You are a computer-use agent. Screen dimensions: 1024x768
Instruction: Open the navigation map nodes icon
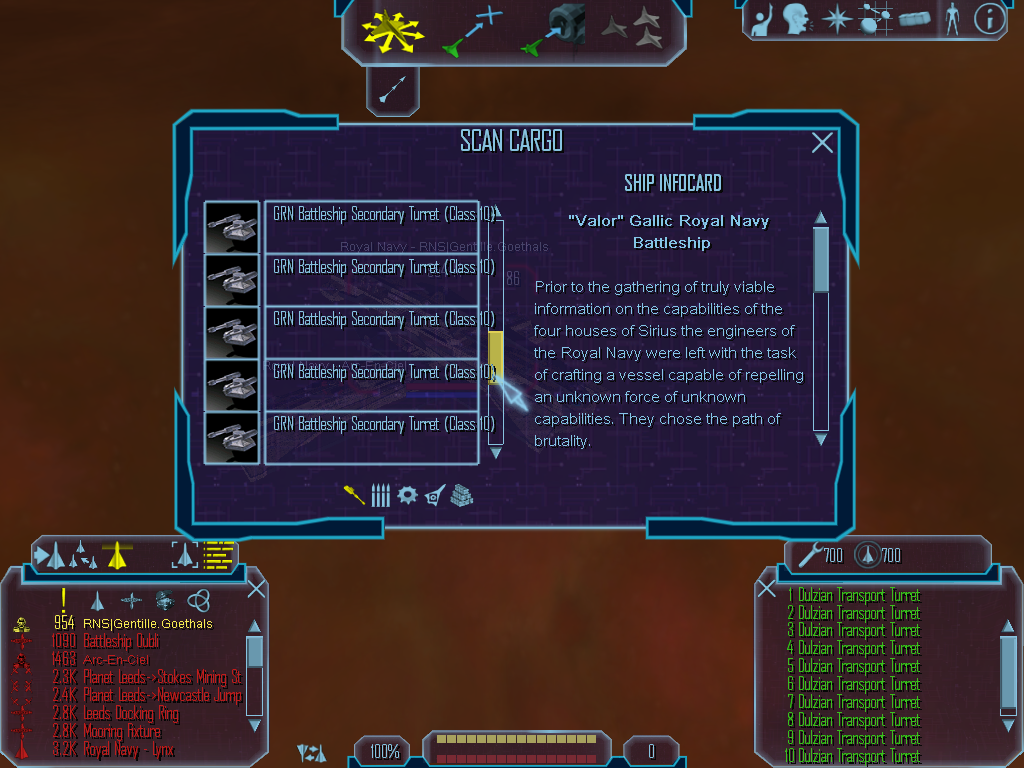[x=876, y=19]
